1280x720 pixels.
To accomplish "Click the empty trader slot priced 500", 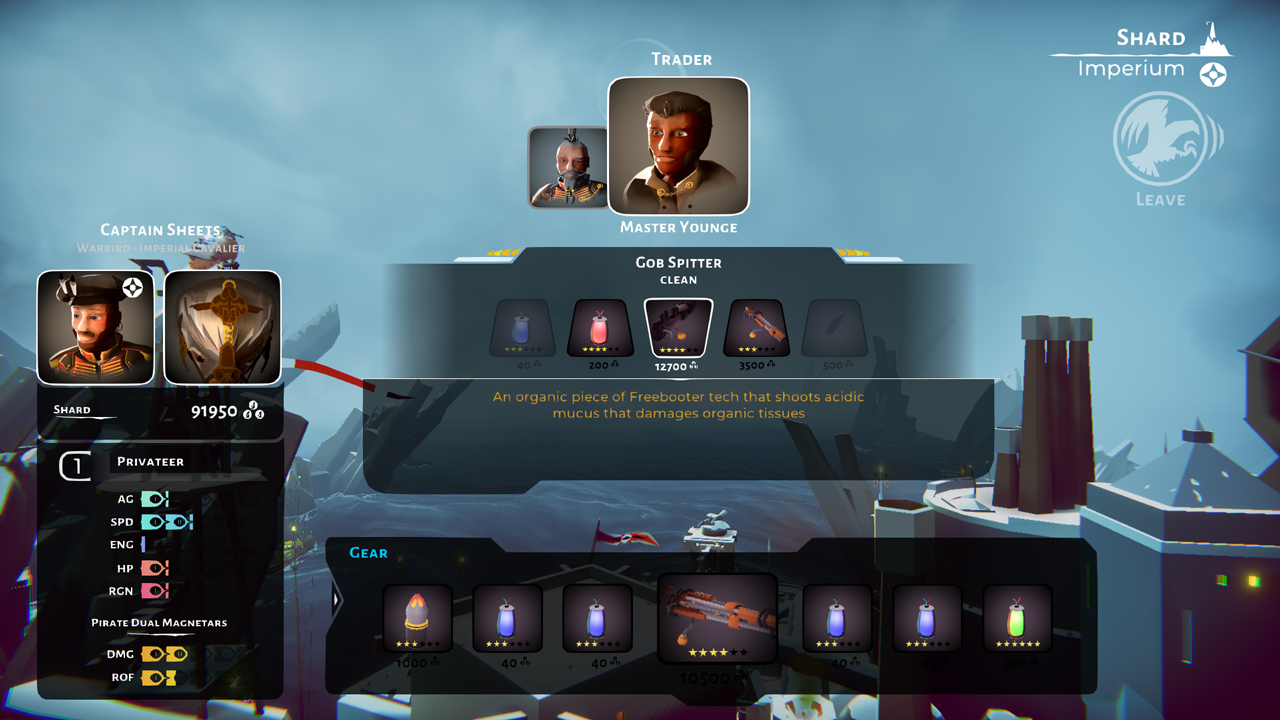I will point(835,328).
